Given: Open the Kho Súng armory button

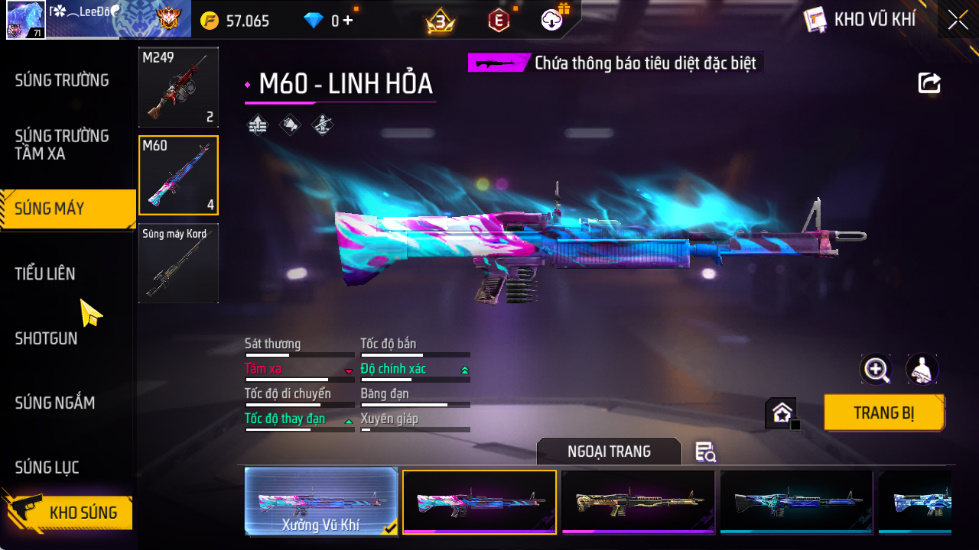Looking at the screenshot, I should [68, 512].
